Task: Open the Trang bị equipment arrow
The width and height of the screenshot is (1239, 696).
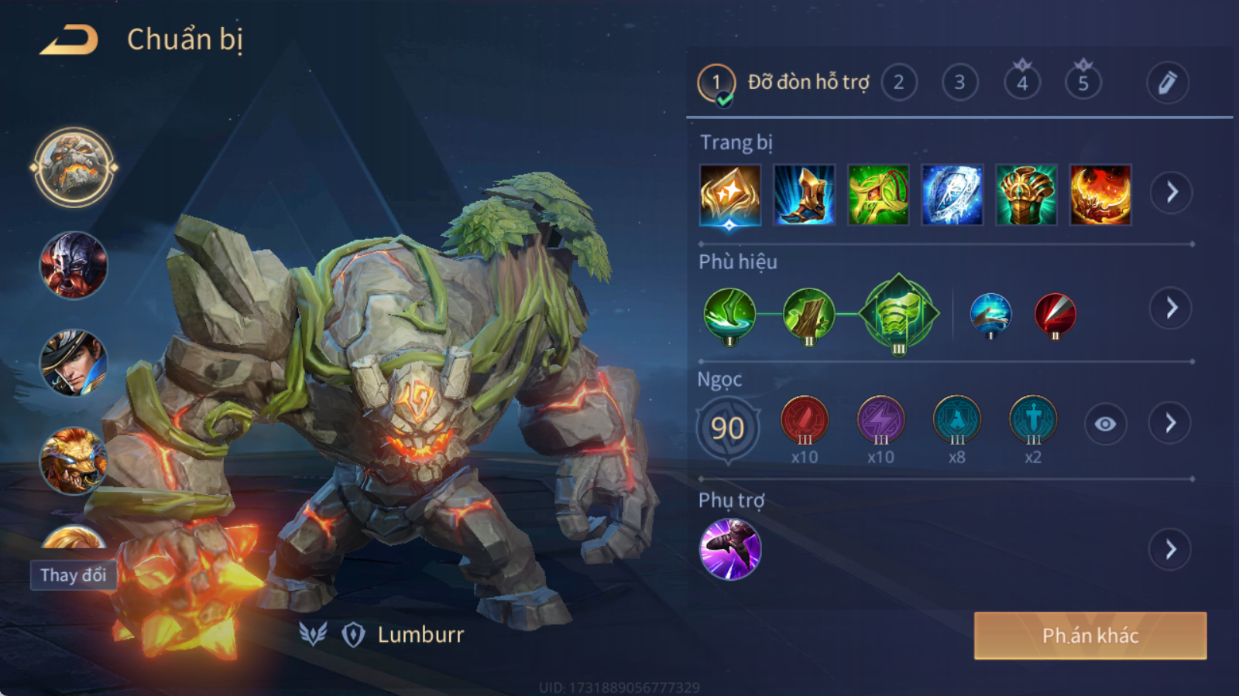Action: pyautogui.click(x=1171, y=192)
